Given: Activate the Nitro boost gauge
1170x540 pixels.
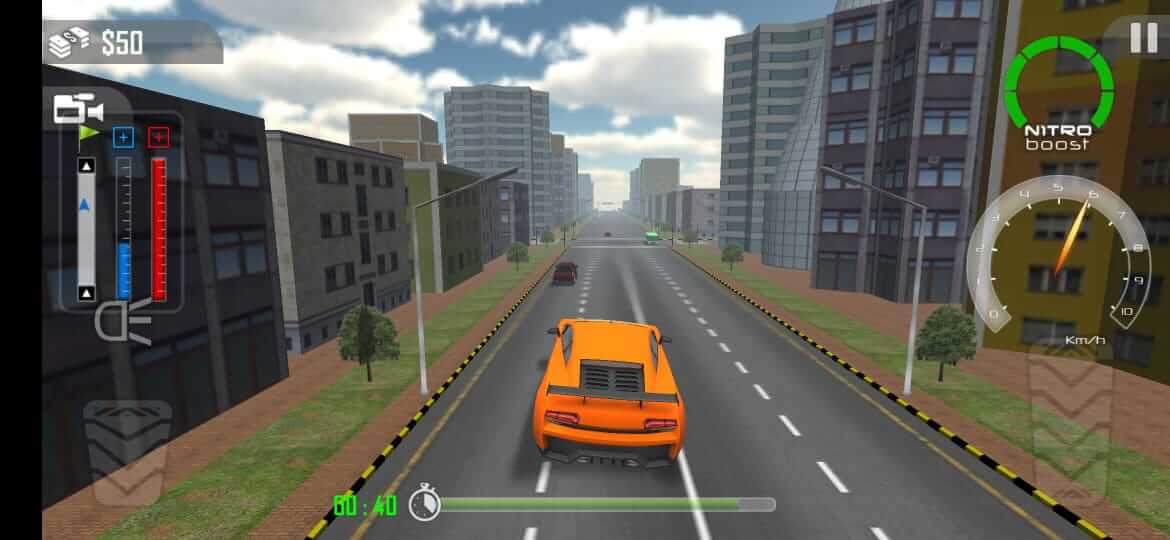Looking at the screenshot, I should [x=1058, y=92].
